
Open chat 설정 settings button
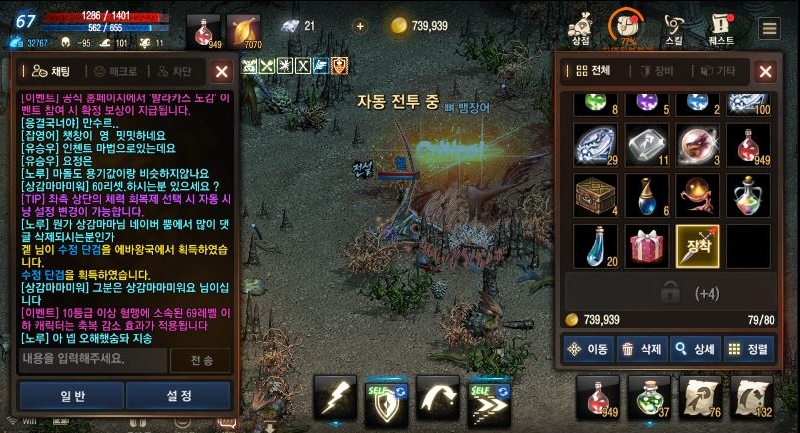(179, 395)
